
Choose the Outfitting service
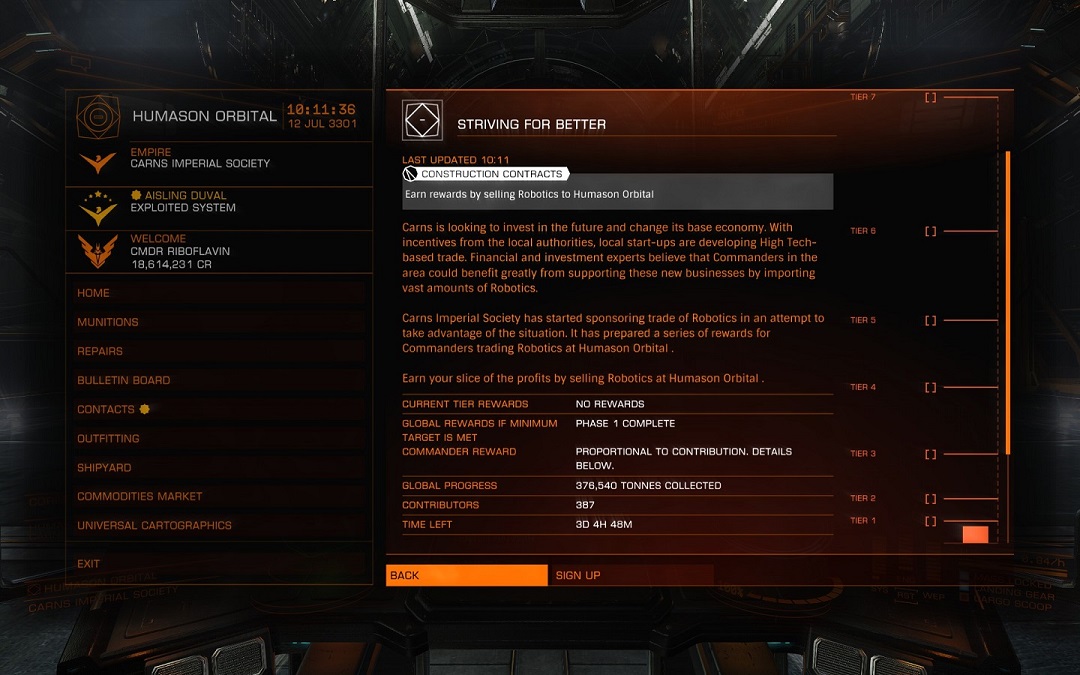click(108, 438)
